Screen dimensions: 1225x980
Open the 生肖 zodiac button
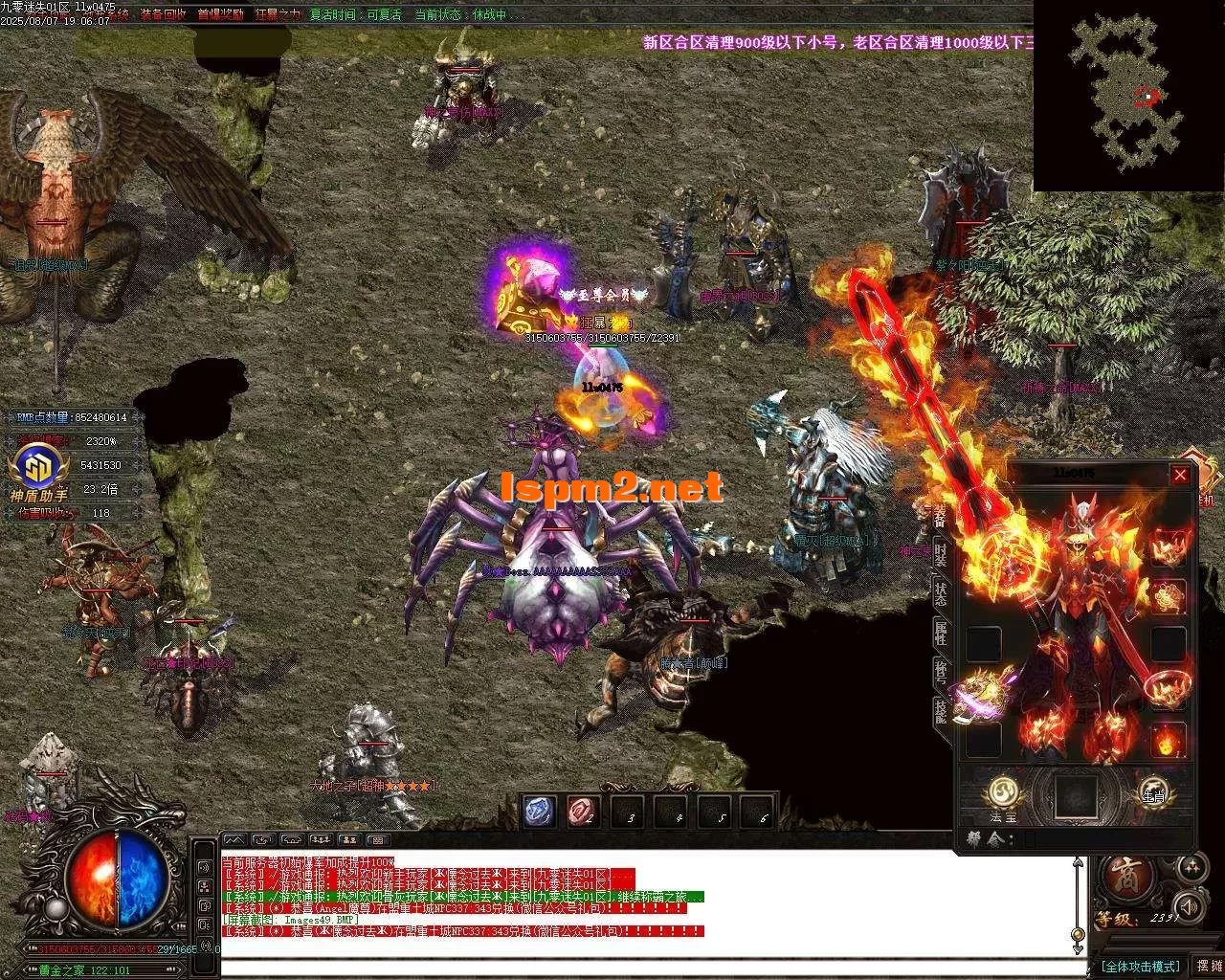click(1151, 792)
